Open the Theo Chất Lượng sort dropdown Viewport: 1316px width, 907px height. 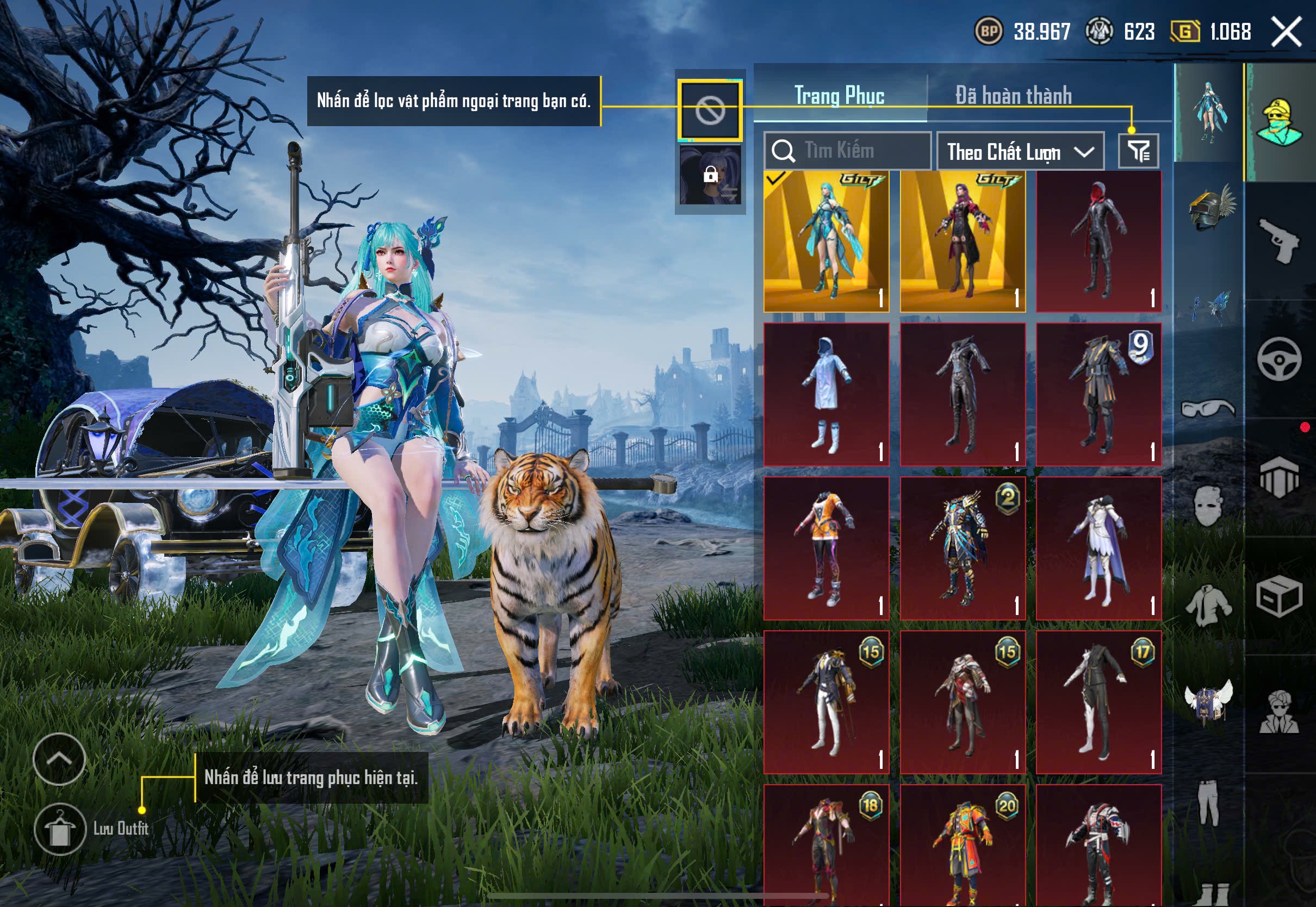coord(1020,152)
